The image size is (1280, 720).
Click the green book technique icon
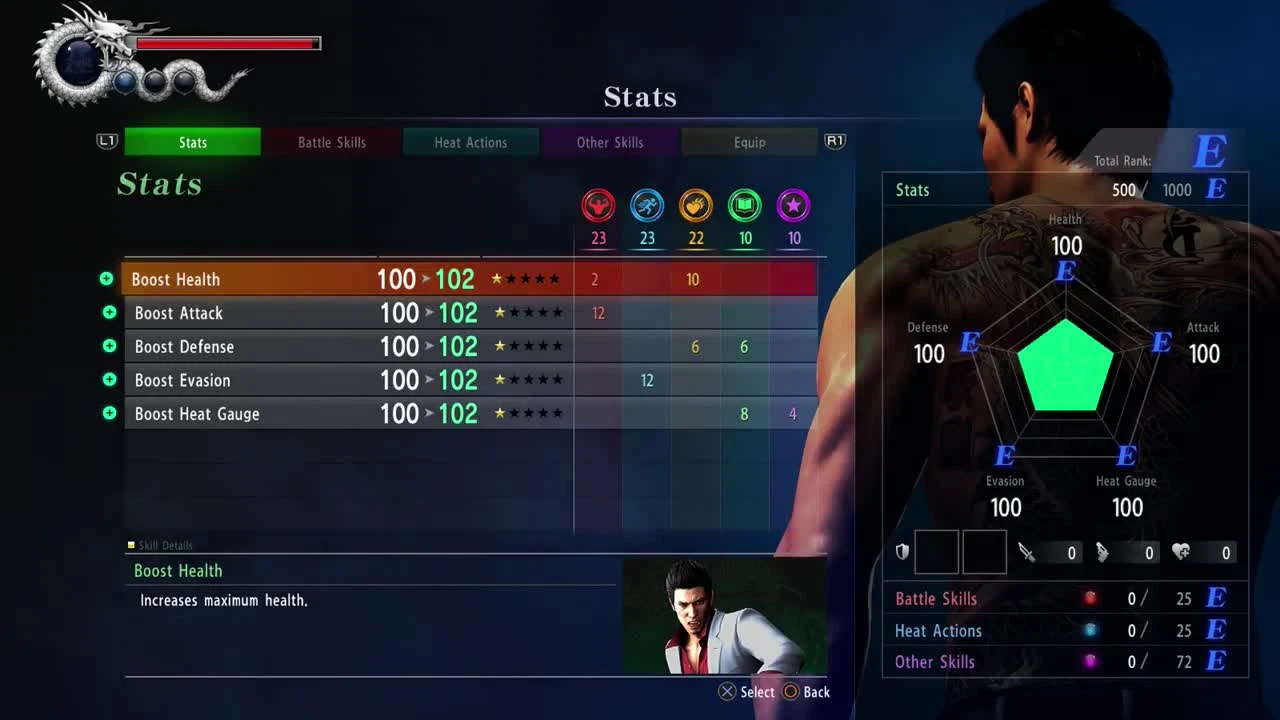click(744, 206)
